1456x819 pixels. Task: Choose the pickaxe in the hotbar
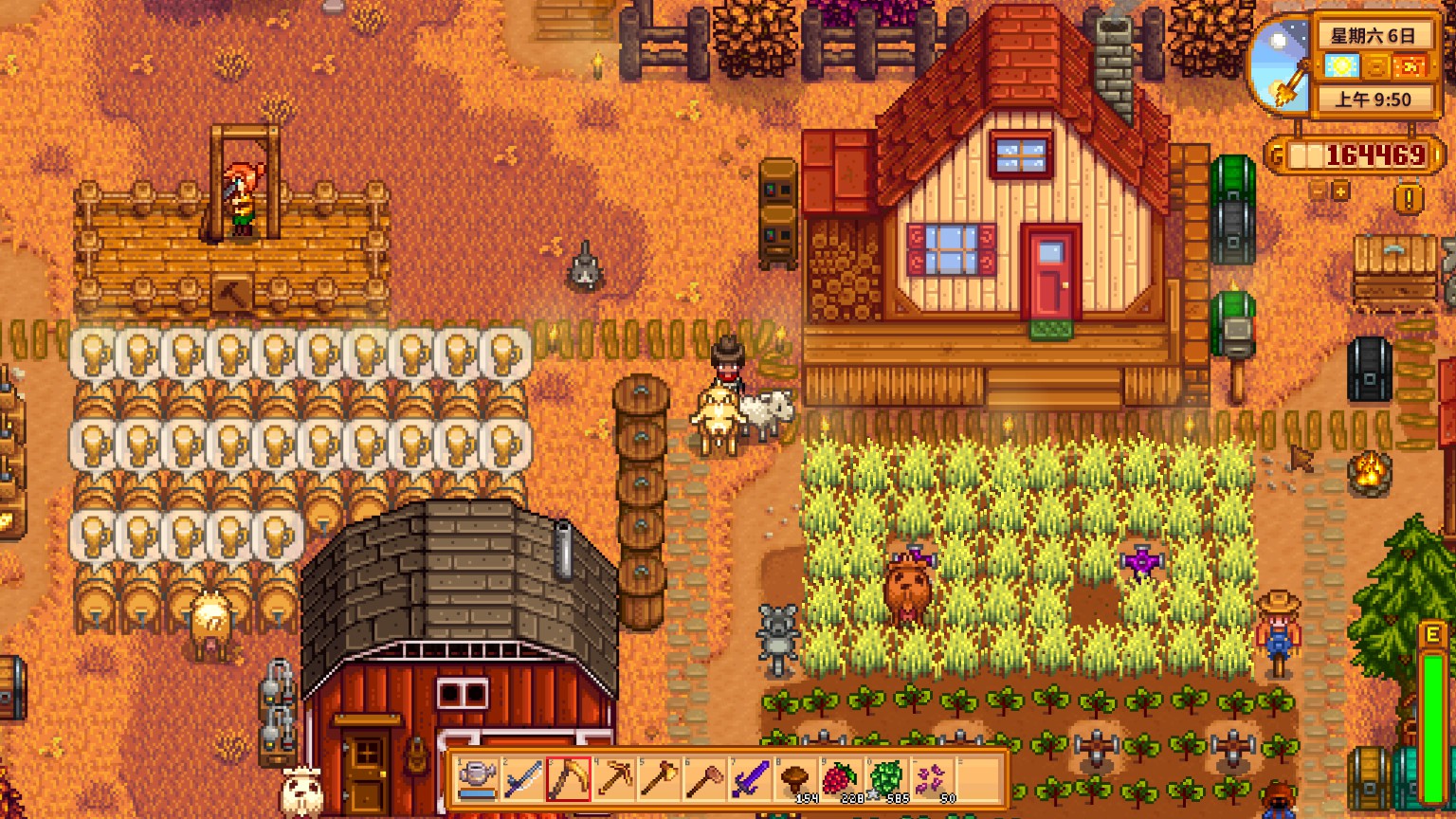[613, 779]
